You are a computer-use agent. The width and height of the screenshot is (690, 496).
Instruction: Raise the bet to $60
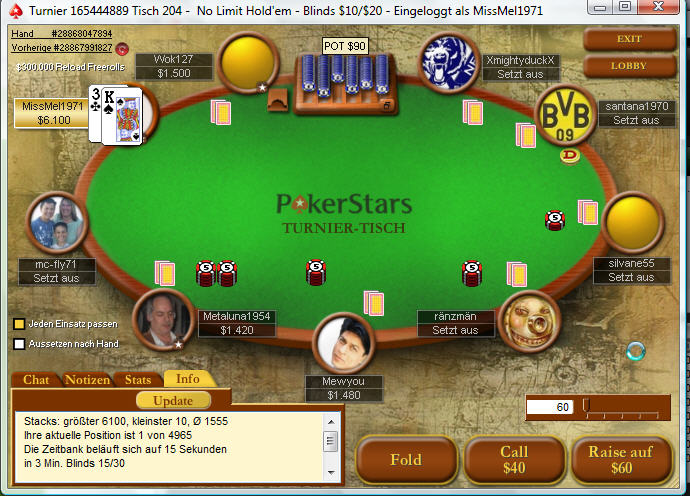click(x=621, y=460)
